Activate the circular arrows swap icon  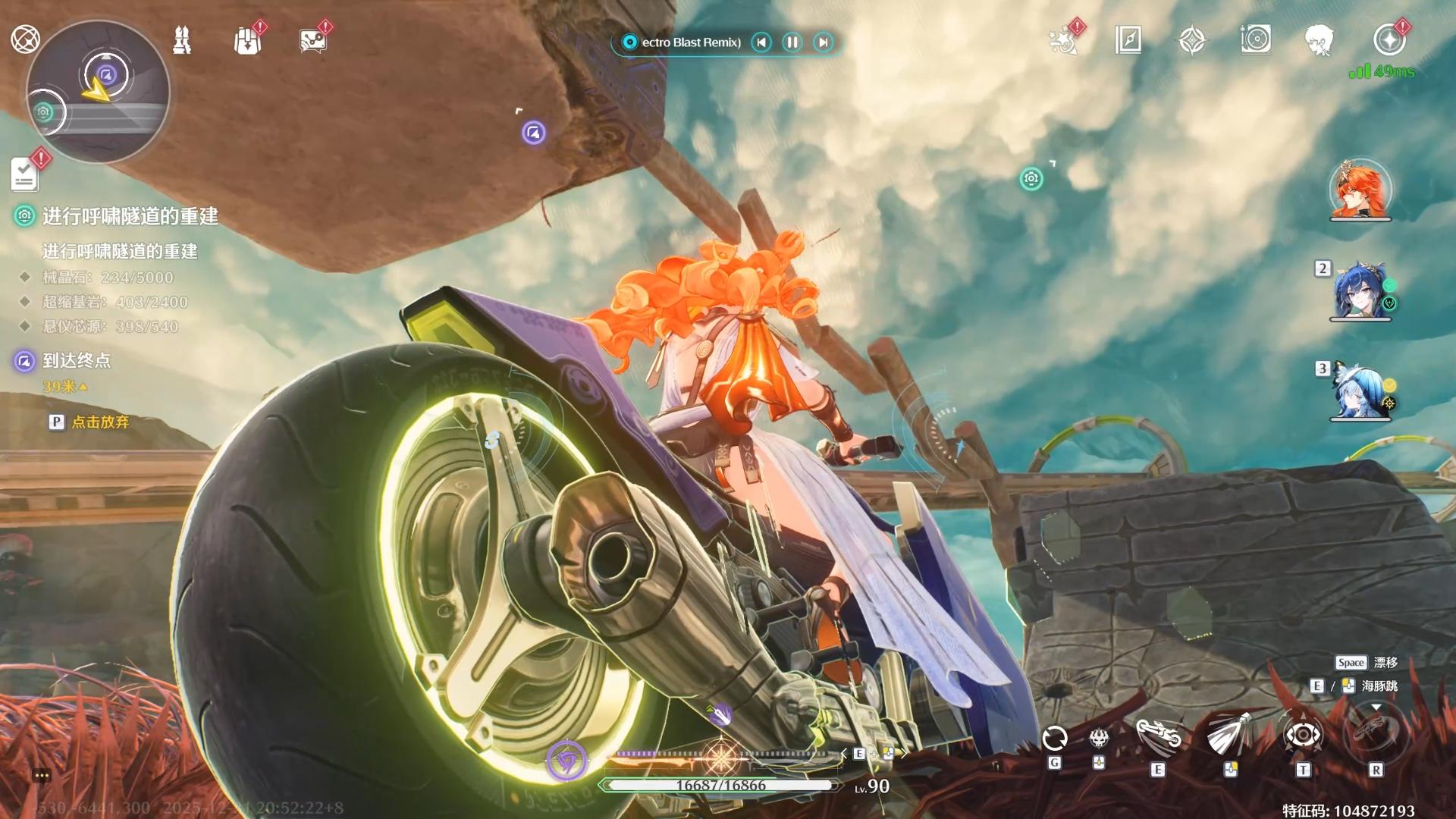(1055, 738)
